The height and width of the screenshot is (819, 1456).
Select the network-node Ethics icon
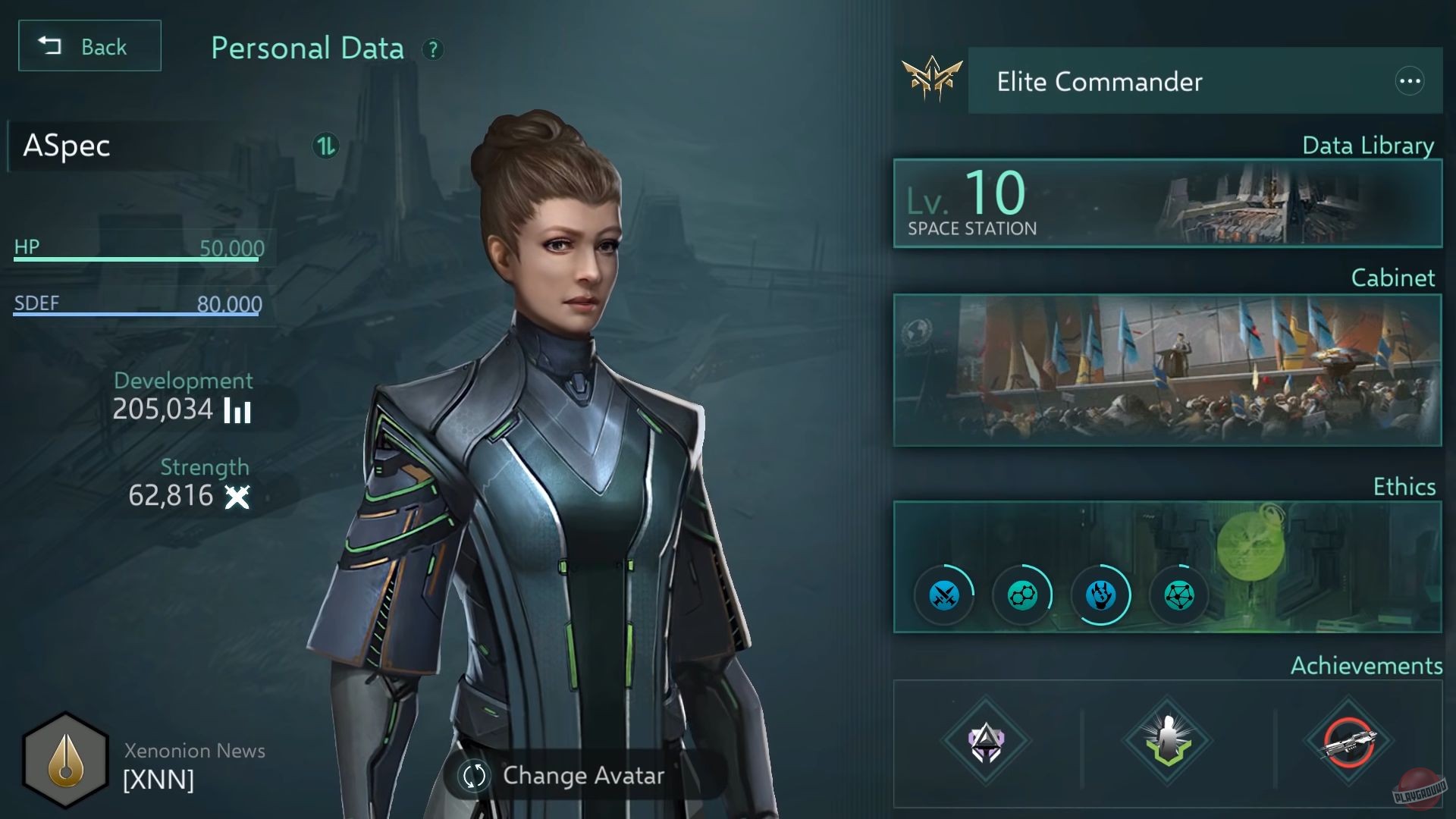[1179, 595]
